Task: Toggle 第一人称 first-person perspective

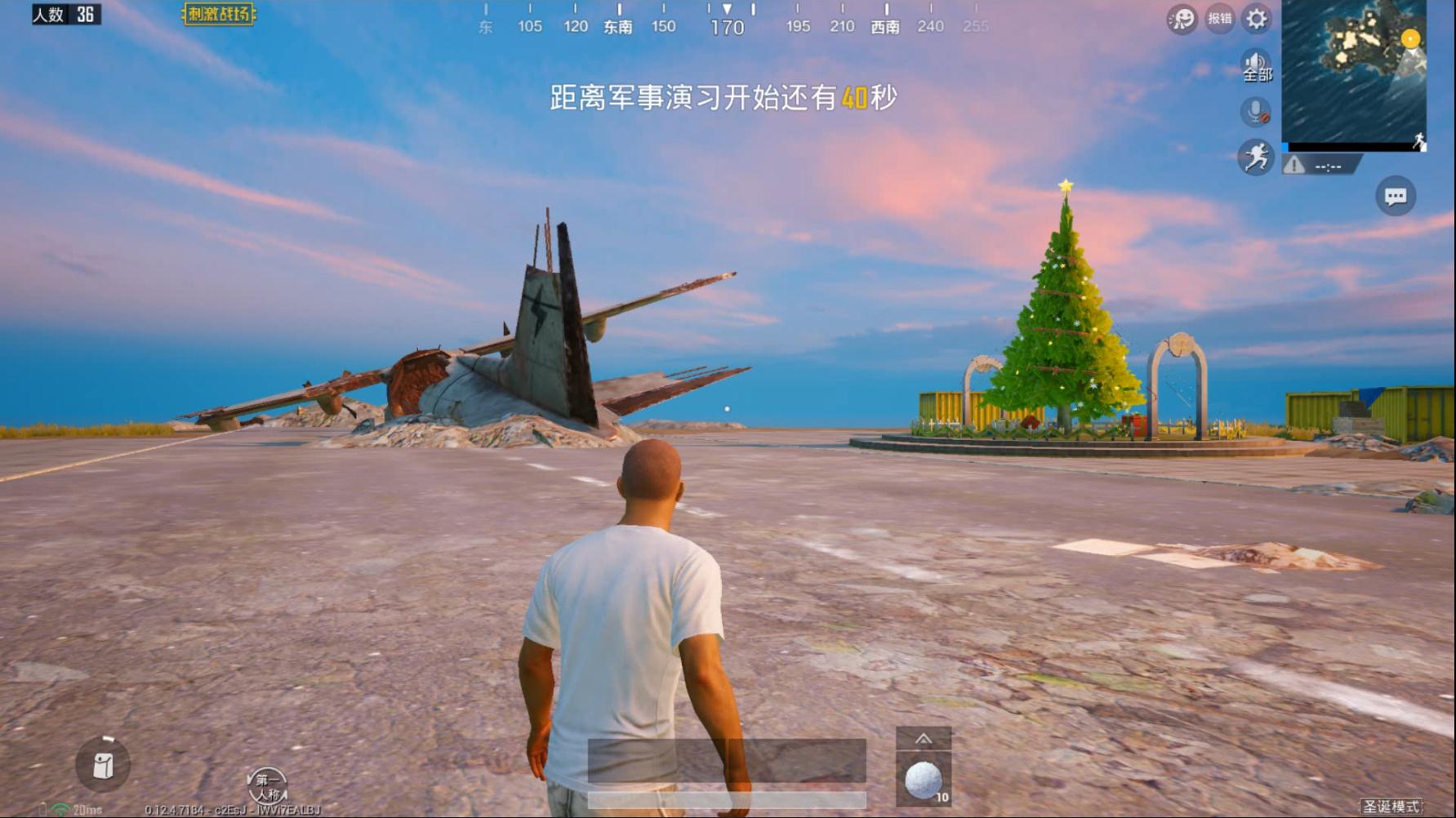Action: [269, 786]
